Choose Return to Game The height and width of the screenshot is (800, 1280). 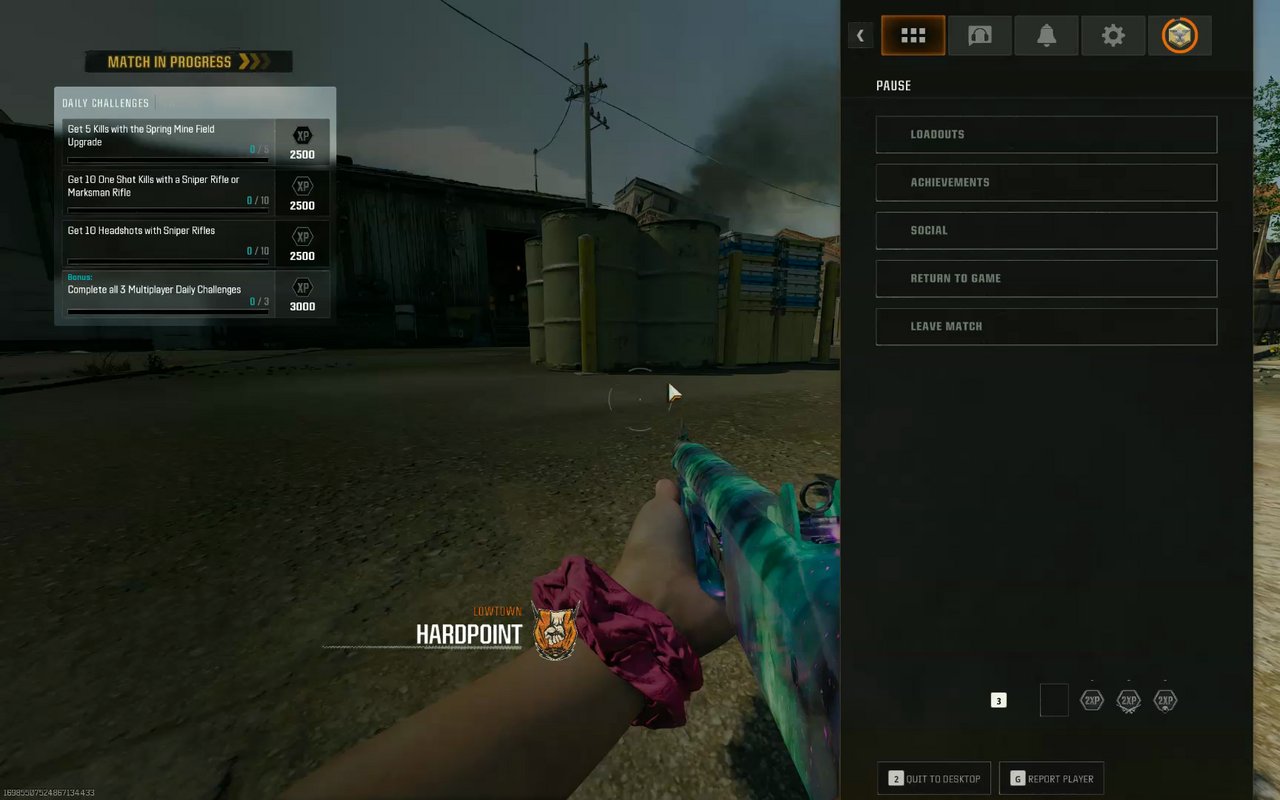tap(1046, 278)
